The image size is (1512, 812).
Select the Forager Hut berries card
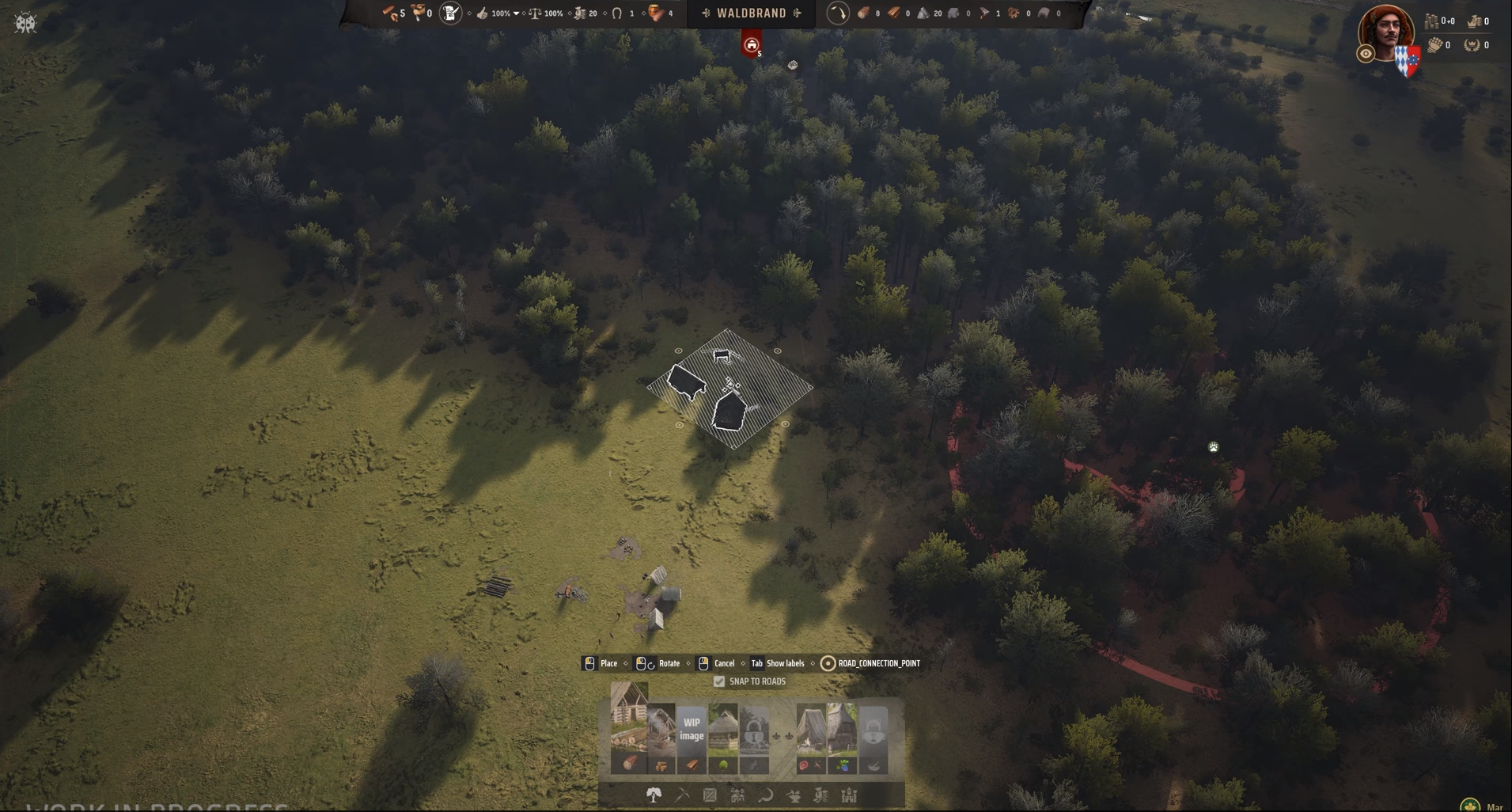point(842,738)
